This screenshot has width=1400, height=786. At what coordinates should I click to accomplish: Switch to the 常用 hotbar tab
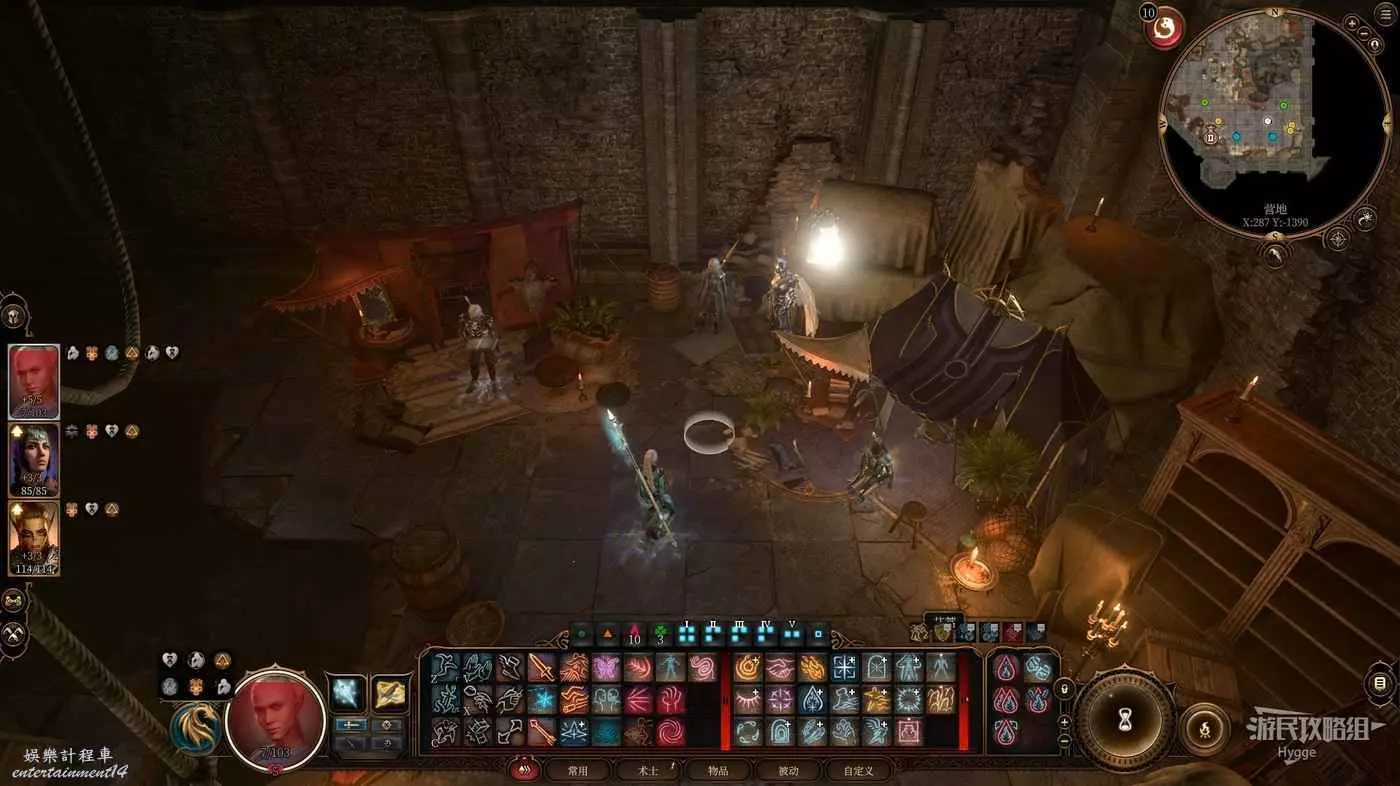tap(577, 771)
